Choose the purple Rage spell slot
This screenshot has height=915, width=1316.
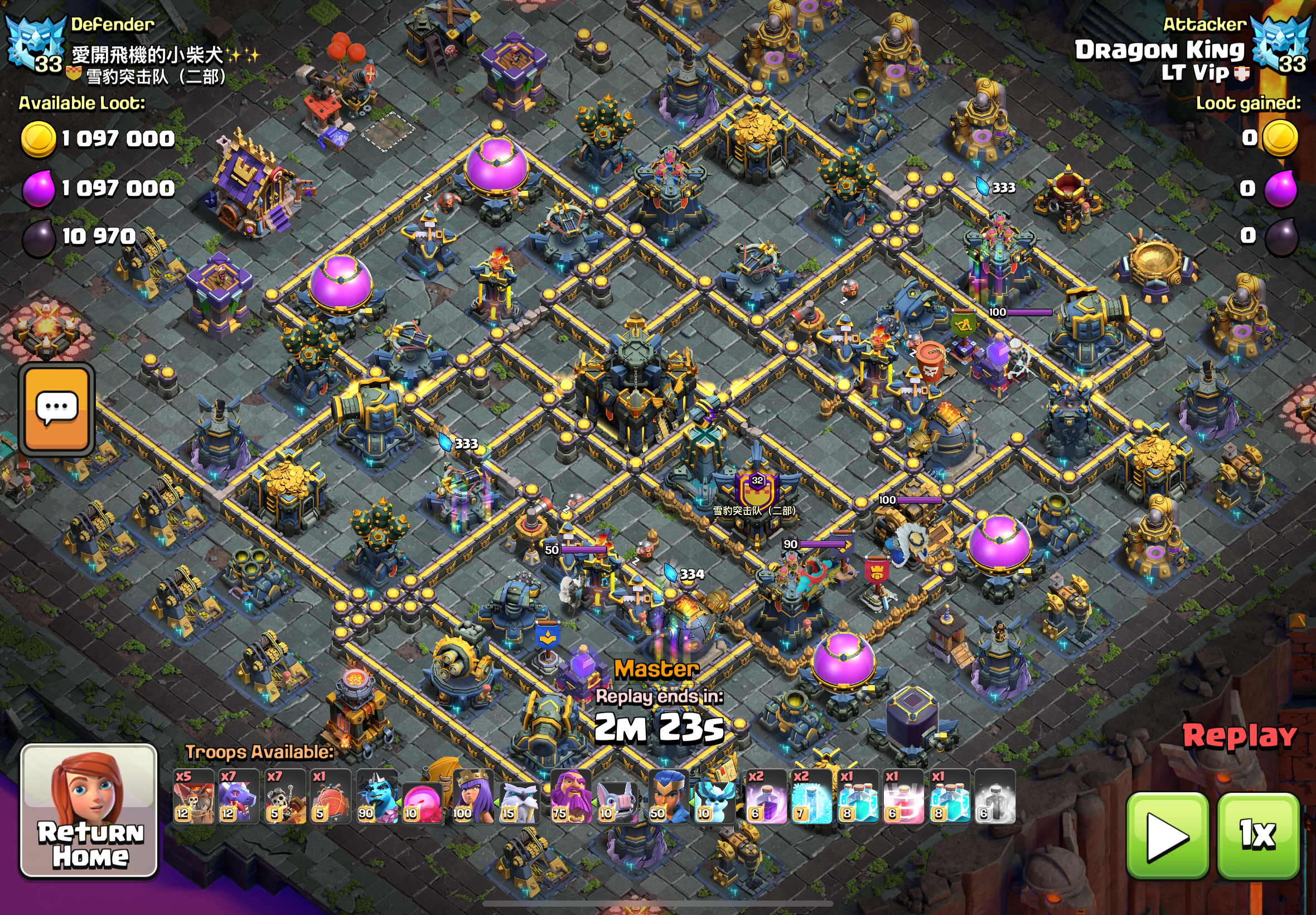coord(766,797)
